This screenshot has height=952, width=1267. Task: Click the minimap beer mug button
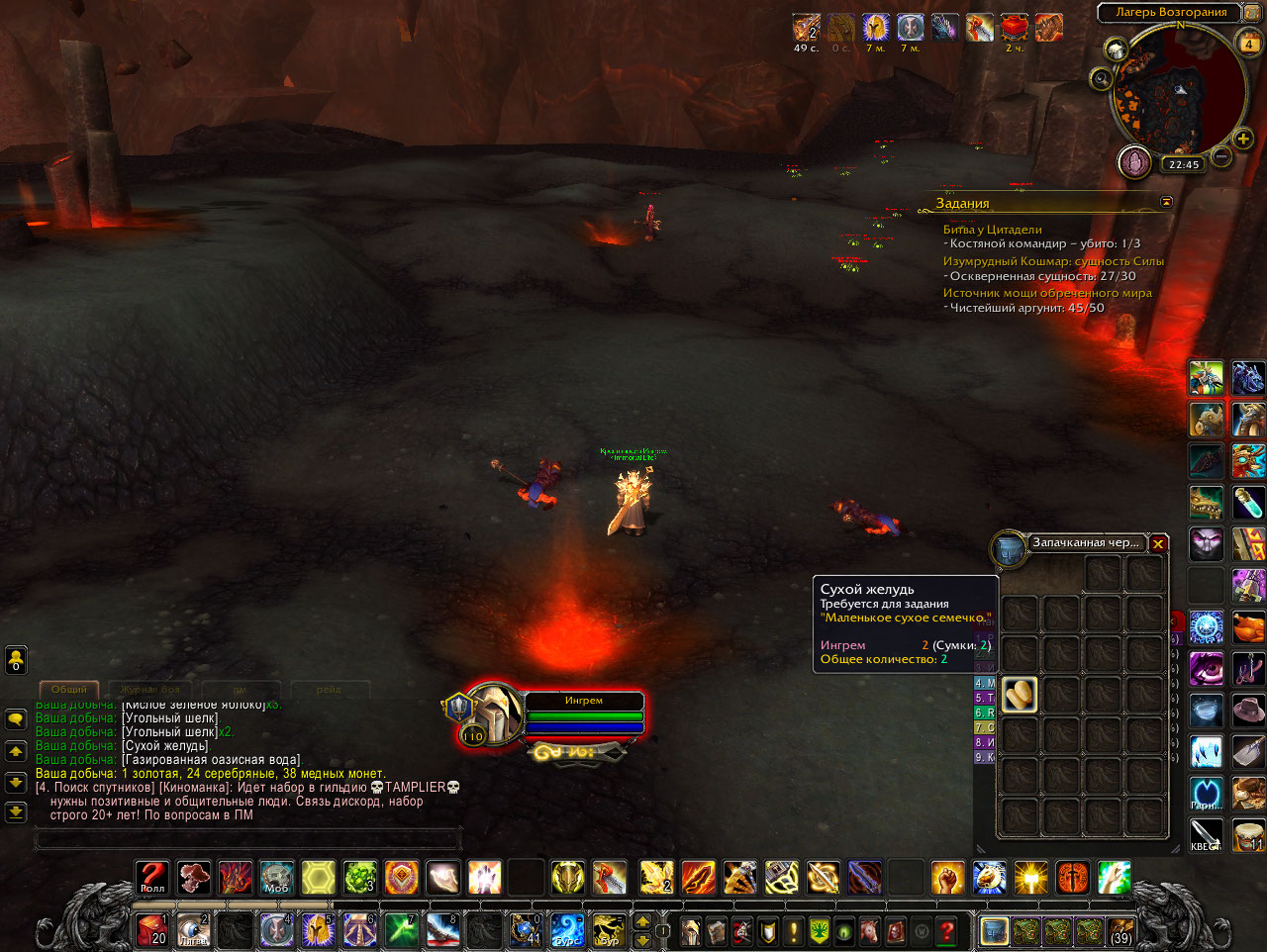(1117, 49)
